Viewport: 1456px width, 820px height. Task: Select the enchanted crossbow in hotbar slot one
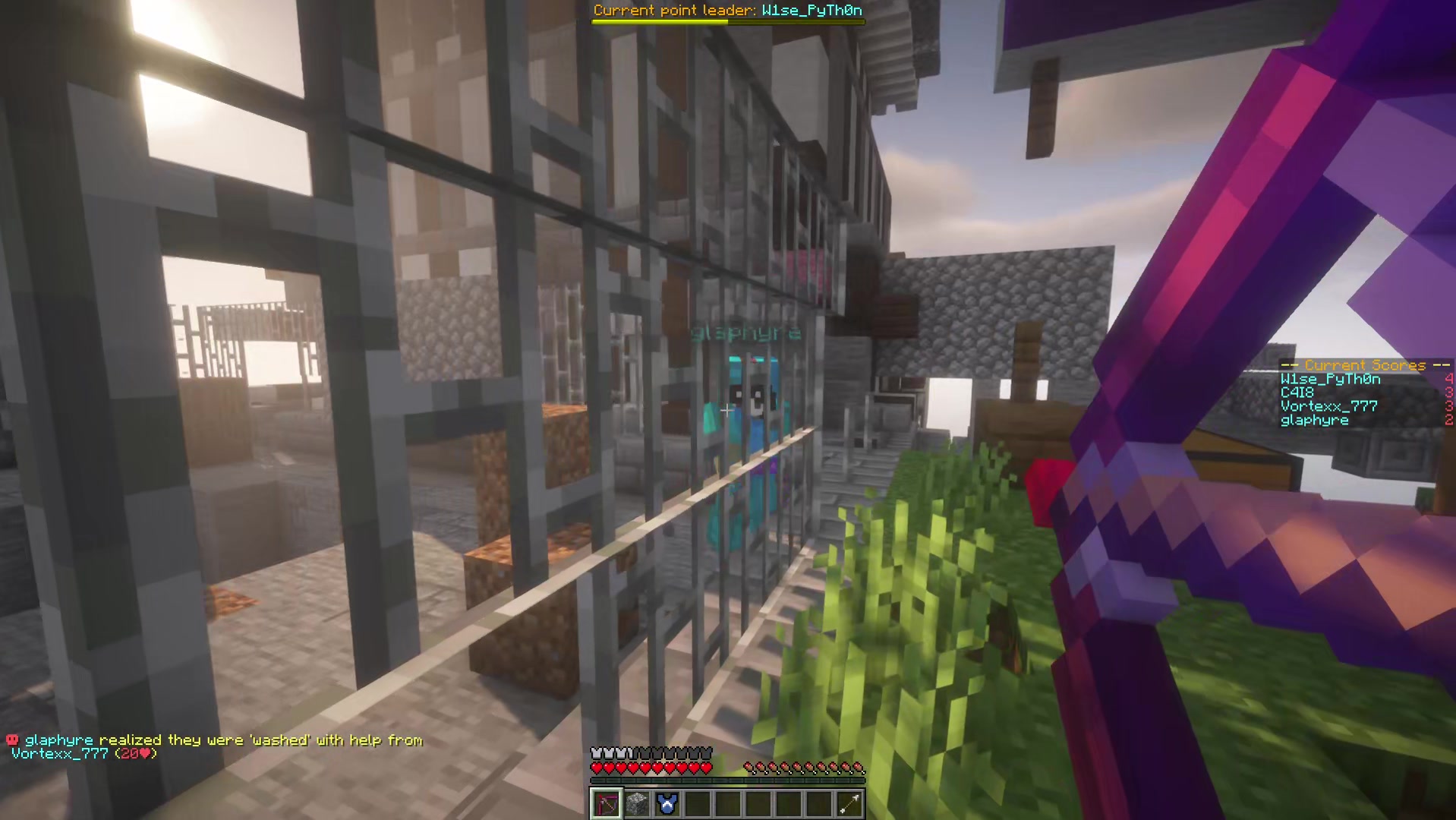point(605,803)
